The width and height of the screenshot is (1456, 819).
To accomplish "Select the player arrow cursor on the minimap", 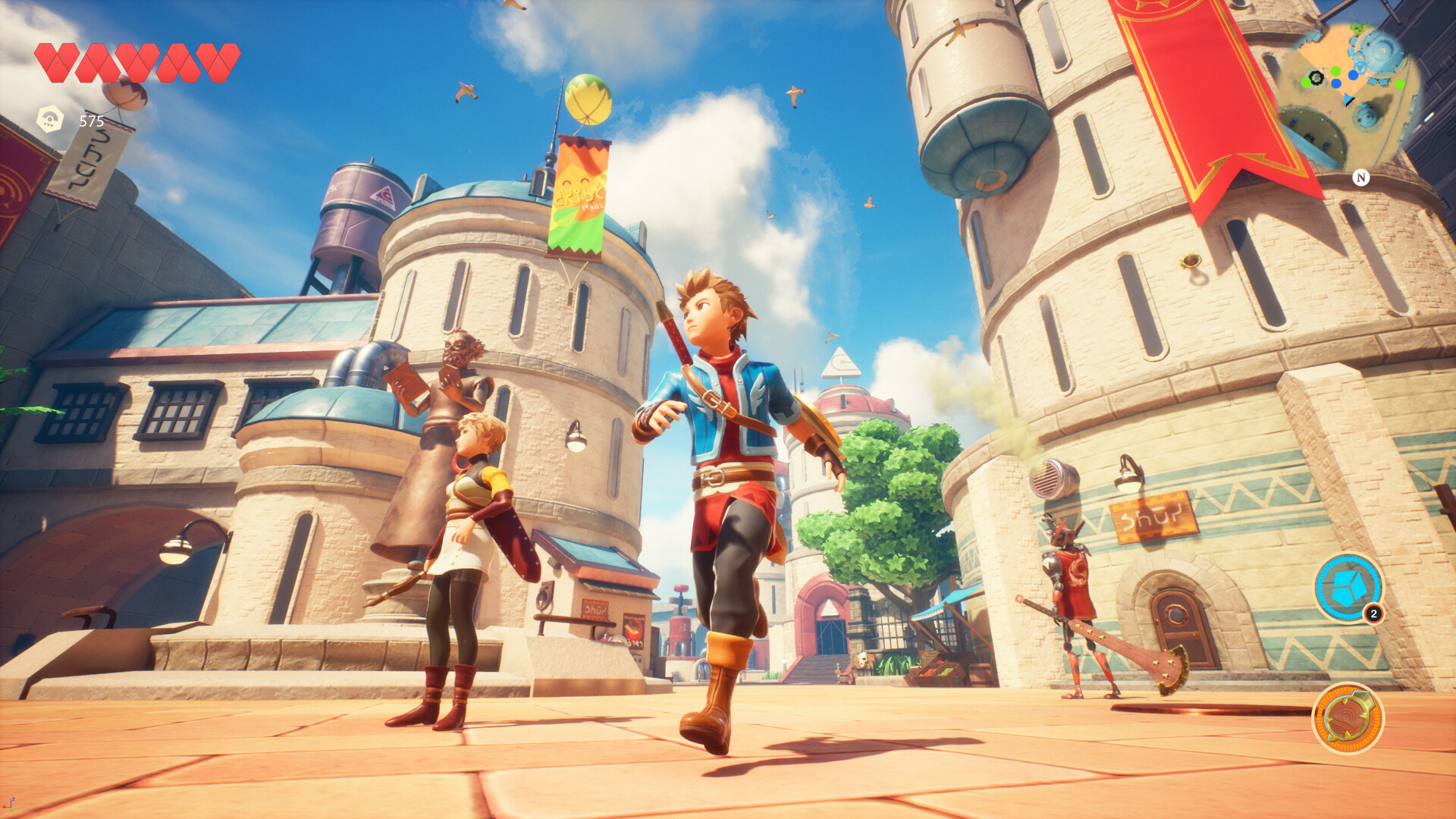I will tap(1347, 99).
